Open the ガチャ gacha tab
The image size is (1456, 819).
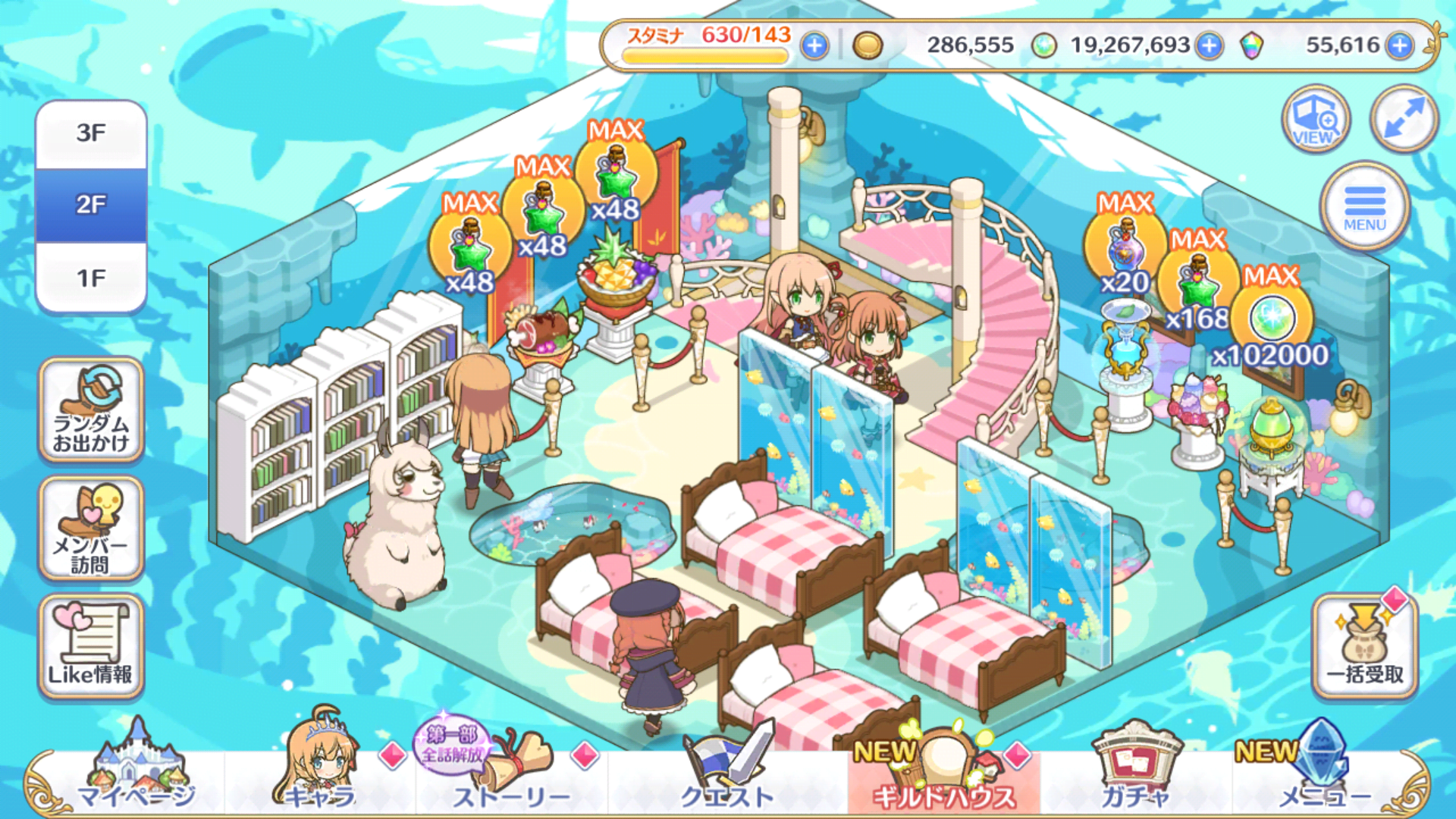(1134, 773)
